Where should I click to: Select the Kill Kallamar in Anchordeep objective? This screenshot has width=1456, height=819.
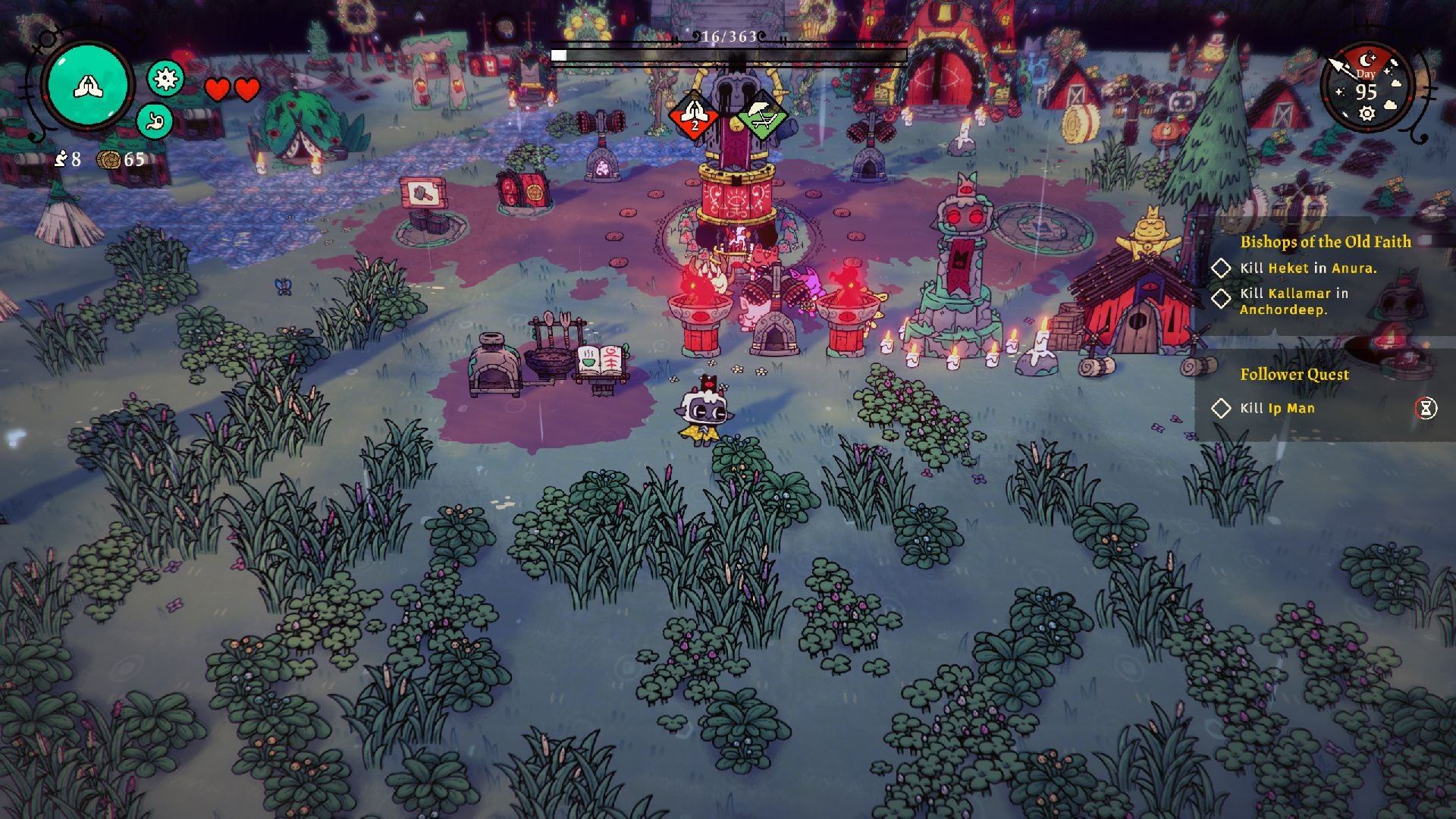[x=1294, y=301]
